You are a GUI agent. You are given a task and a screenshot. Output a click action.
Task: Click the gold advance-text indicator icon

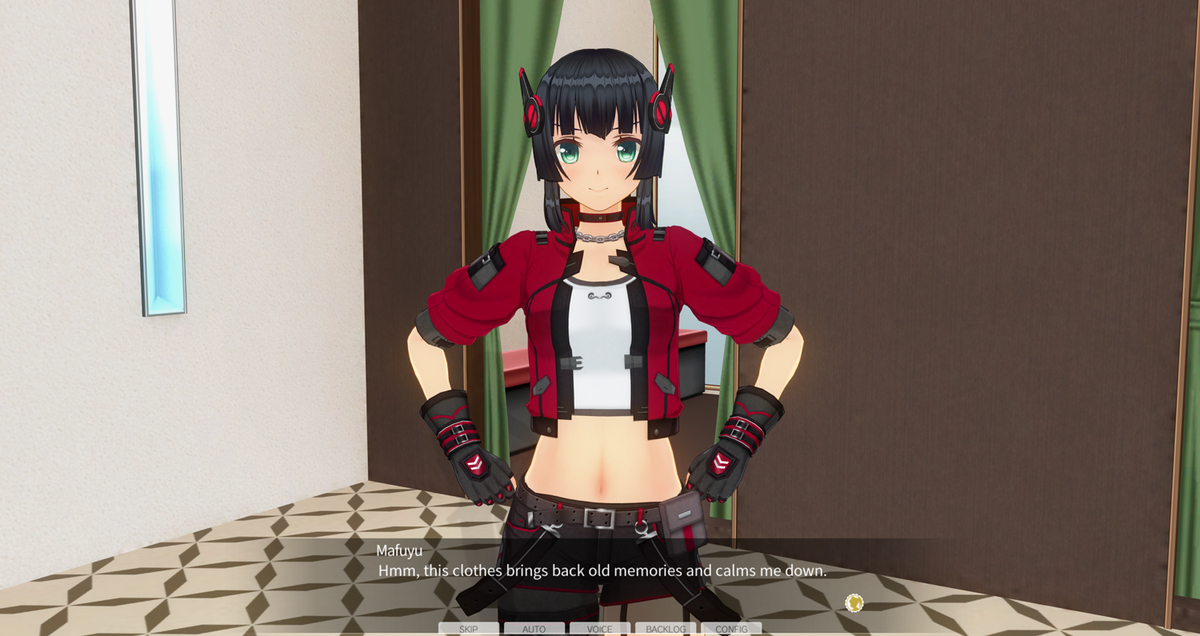[853, 602]
